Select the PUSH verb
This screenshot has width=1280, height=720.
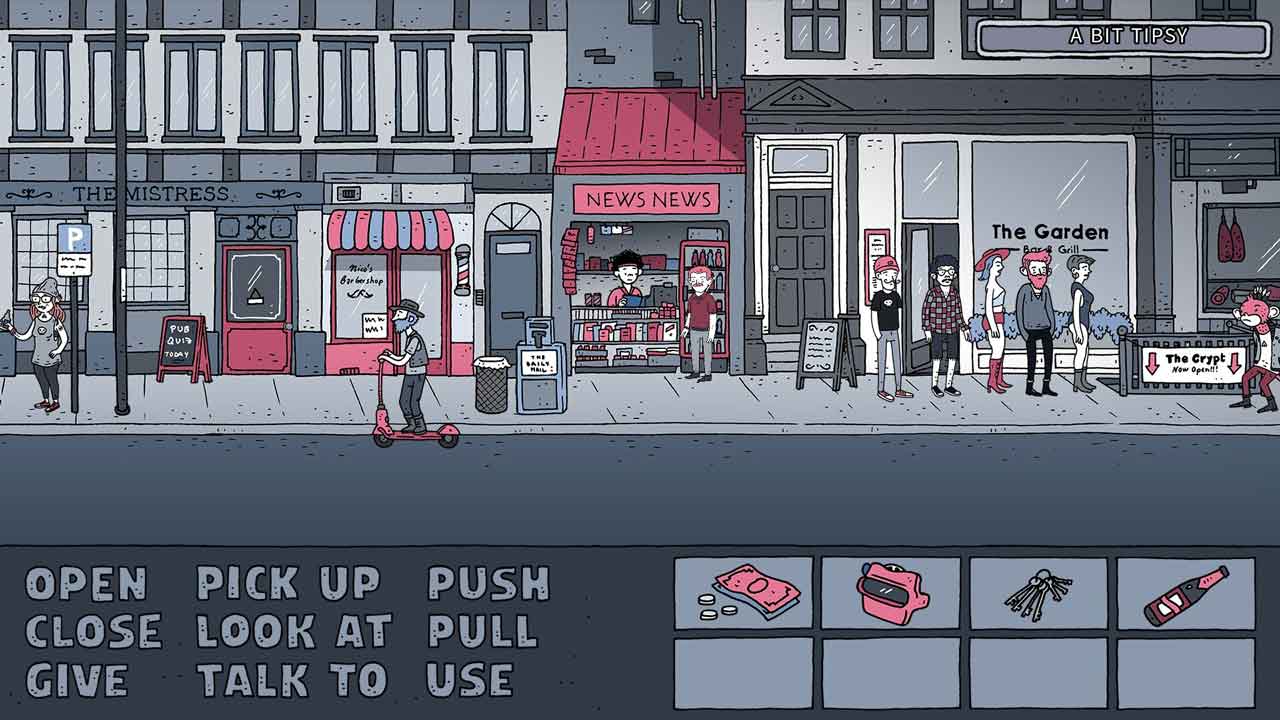[x=489, y=584]
